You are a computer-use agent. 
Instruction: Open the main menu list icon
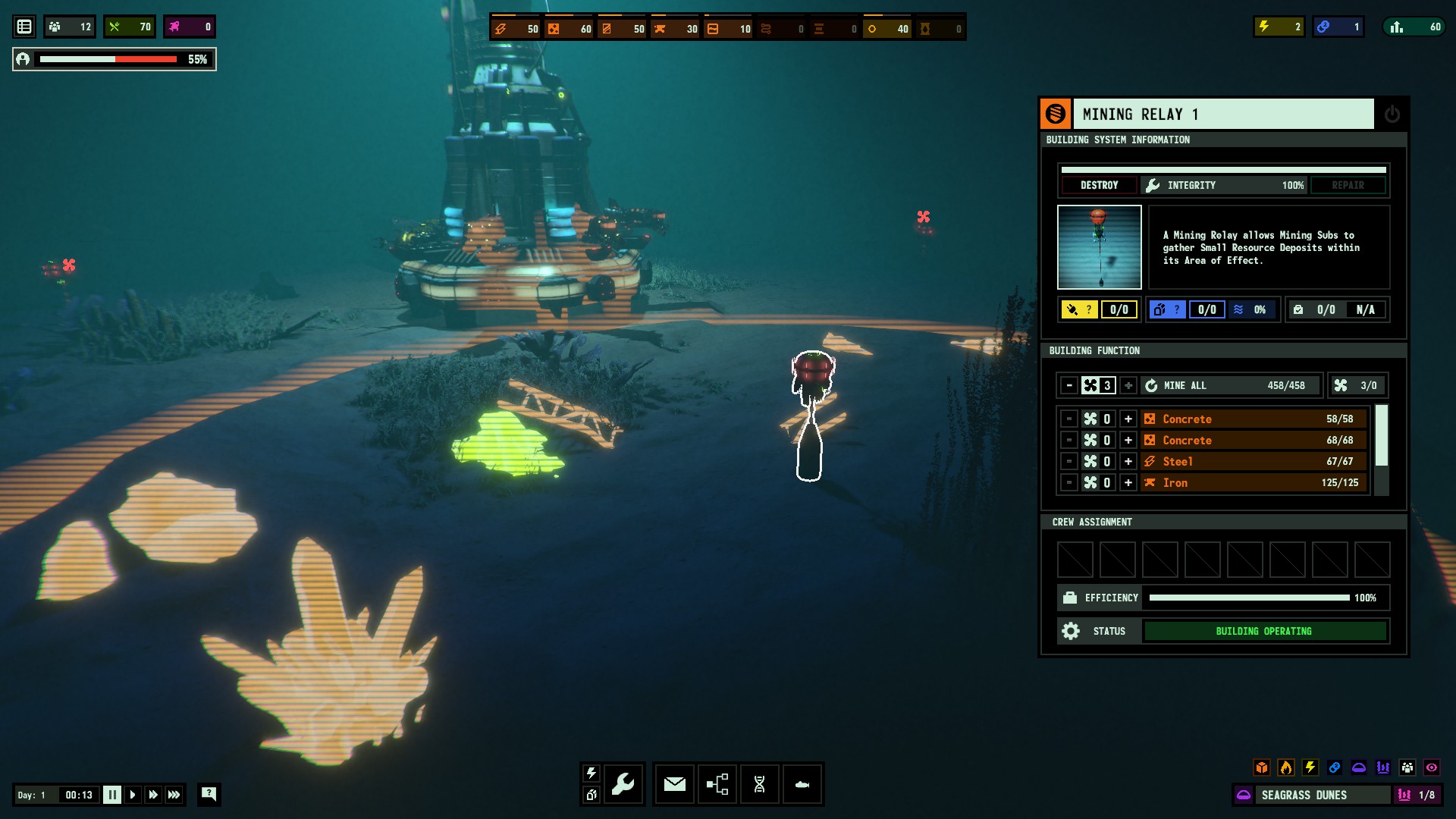pos(24,27)
